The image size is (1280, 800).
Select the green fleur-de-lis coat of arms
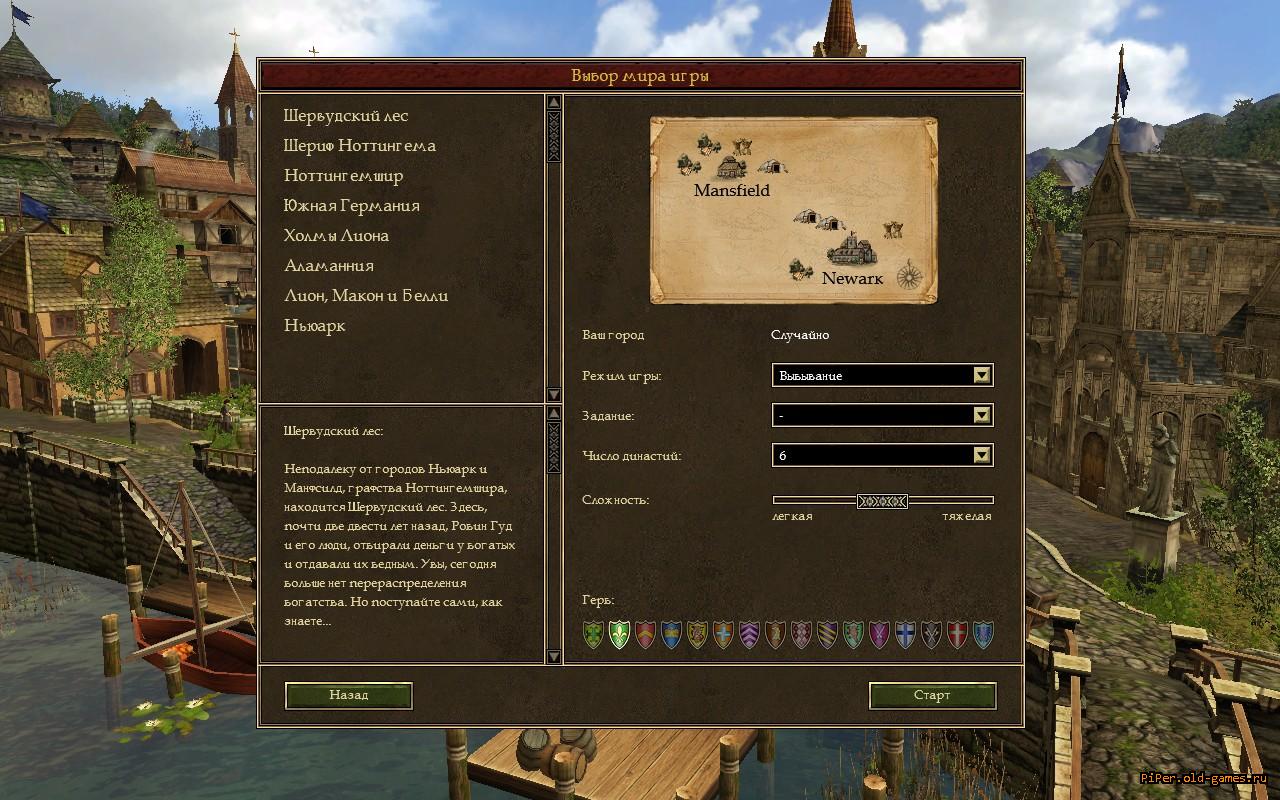point(619,634)
